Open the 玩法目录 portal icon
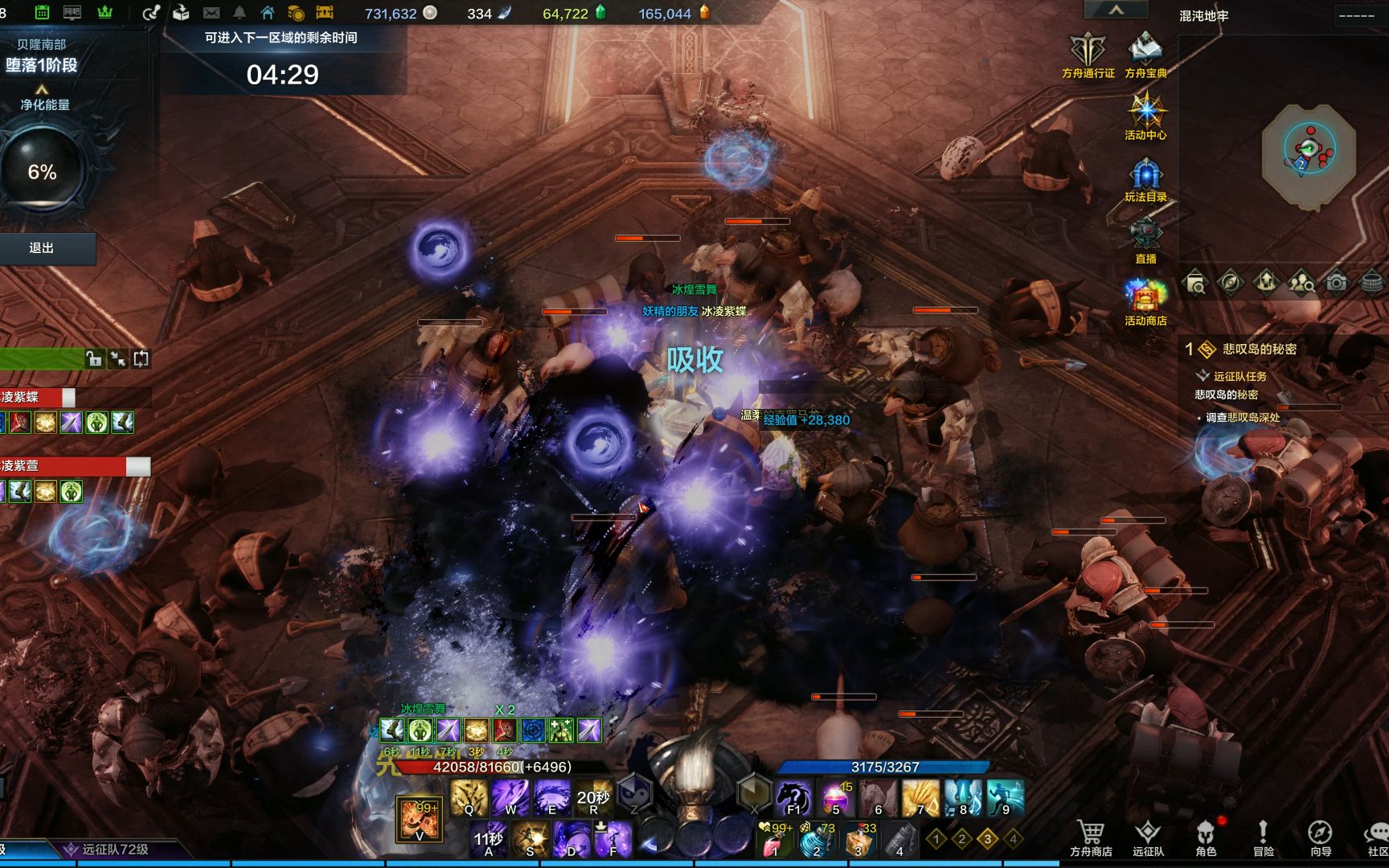The width and height of the screenshot is (1389, 868). (x=1145, y=178)
